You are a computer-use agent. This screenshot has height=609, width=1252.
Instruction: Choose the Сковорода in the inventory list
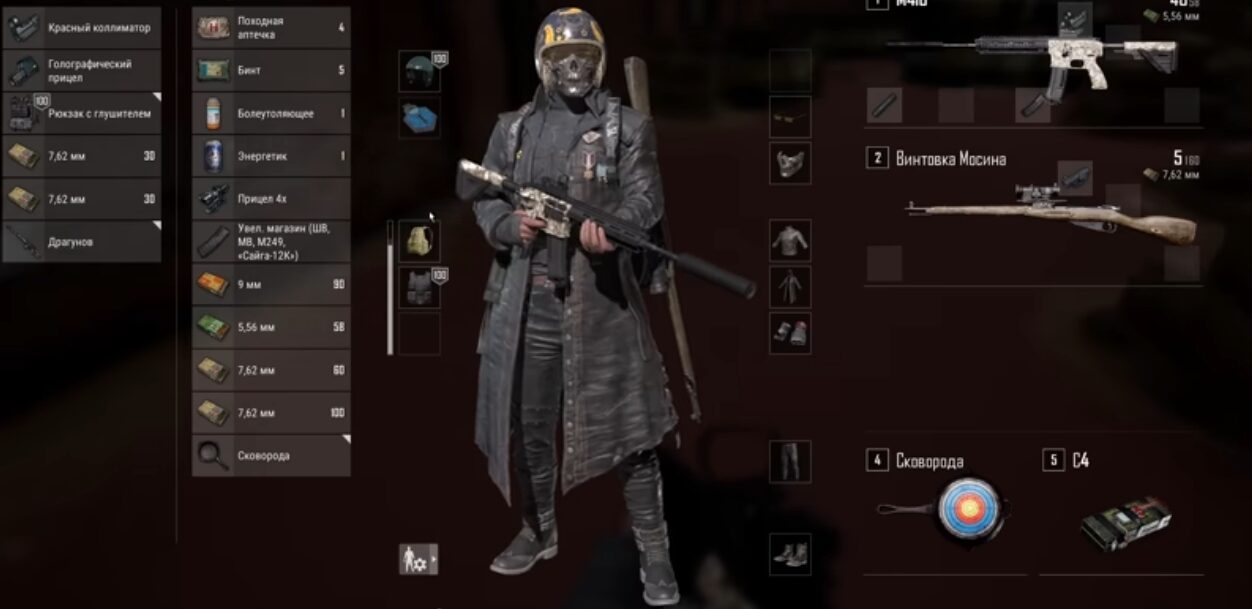[x=271, y=456]
